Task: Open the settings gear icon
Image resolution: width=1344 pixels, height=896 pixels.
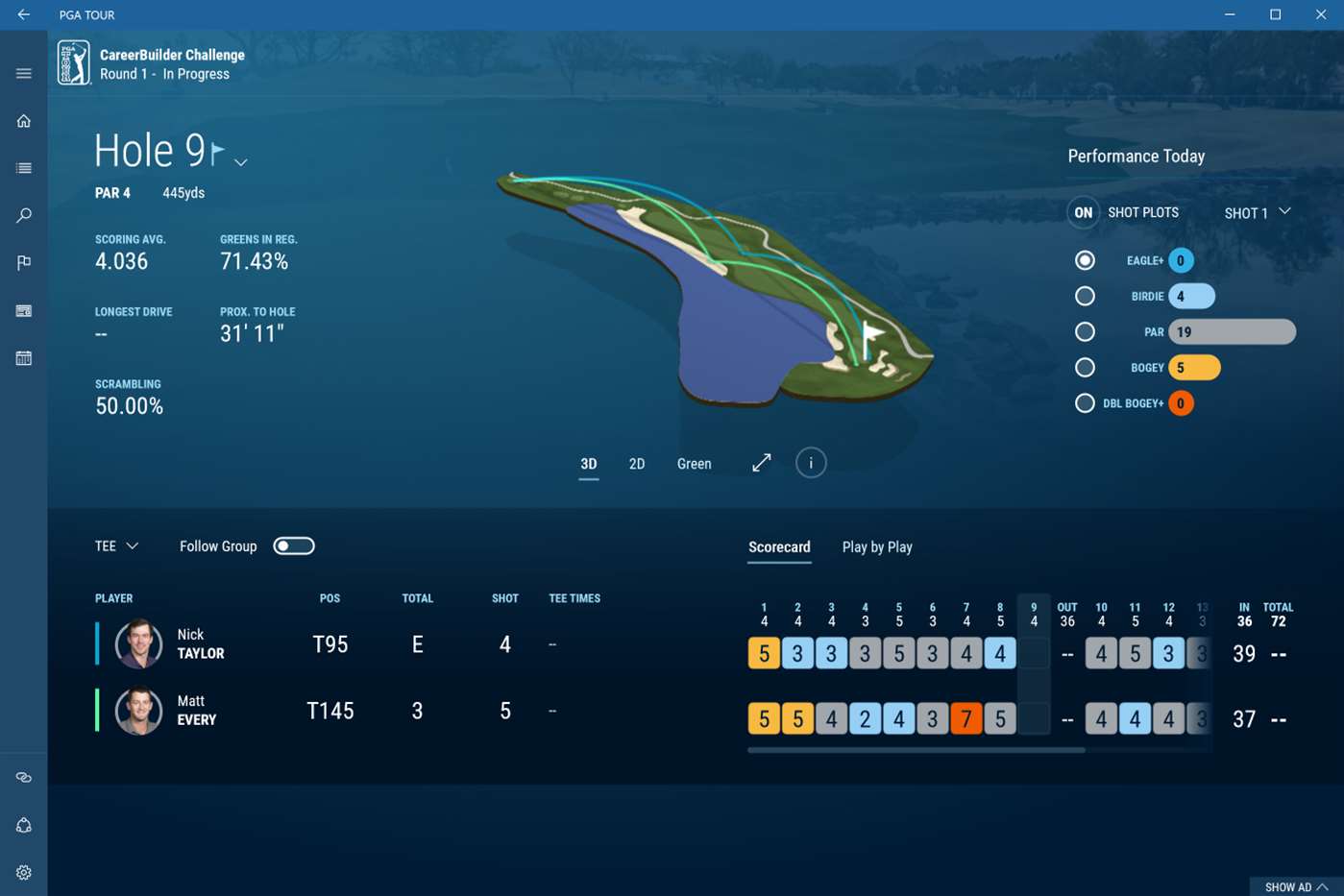Action: click(x=24, y=872)
